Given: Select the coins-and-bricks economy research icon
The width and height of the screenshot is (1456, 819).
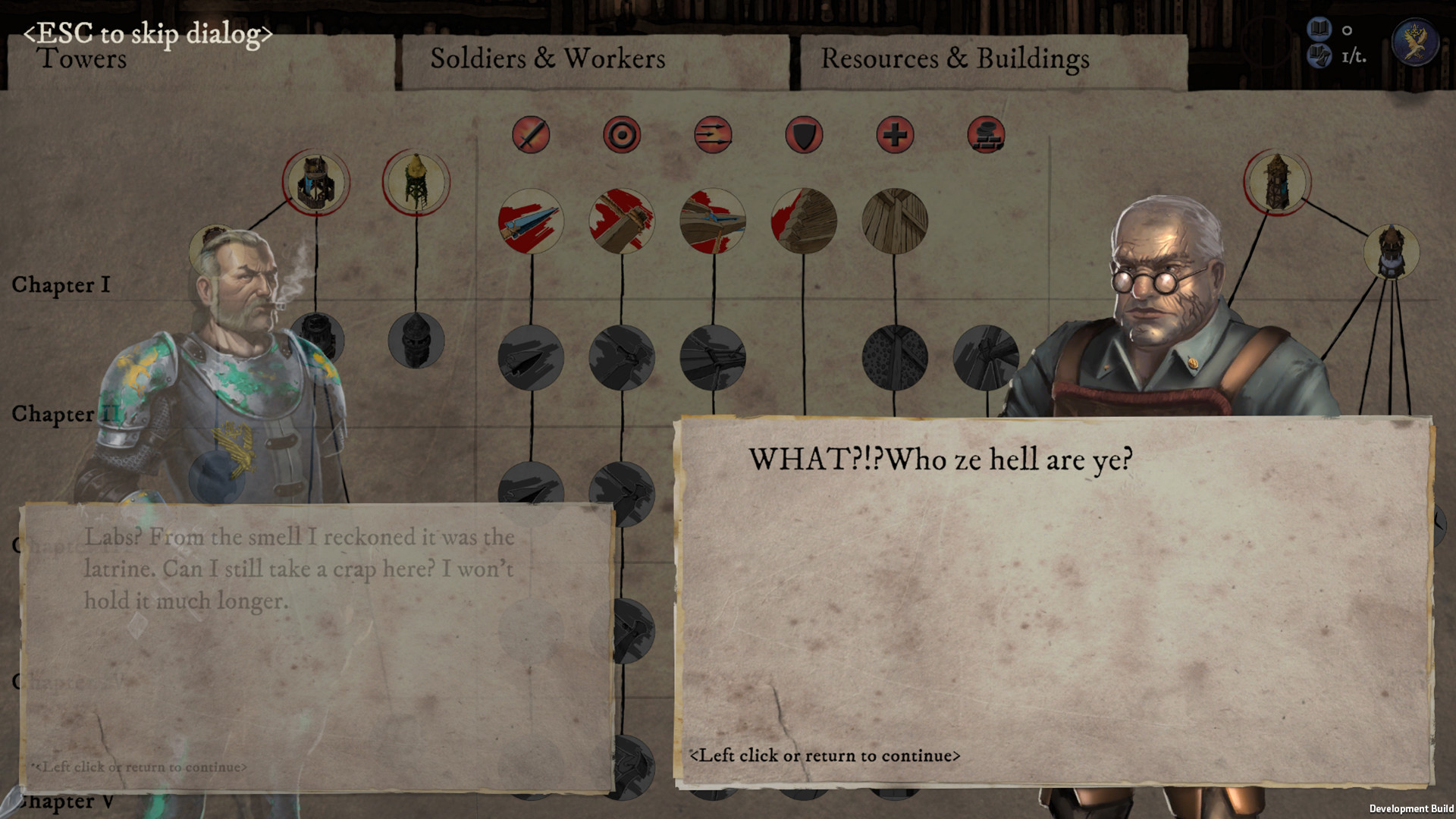Looking at the screenshot, I should (987, 136).
